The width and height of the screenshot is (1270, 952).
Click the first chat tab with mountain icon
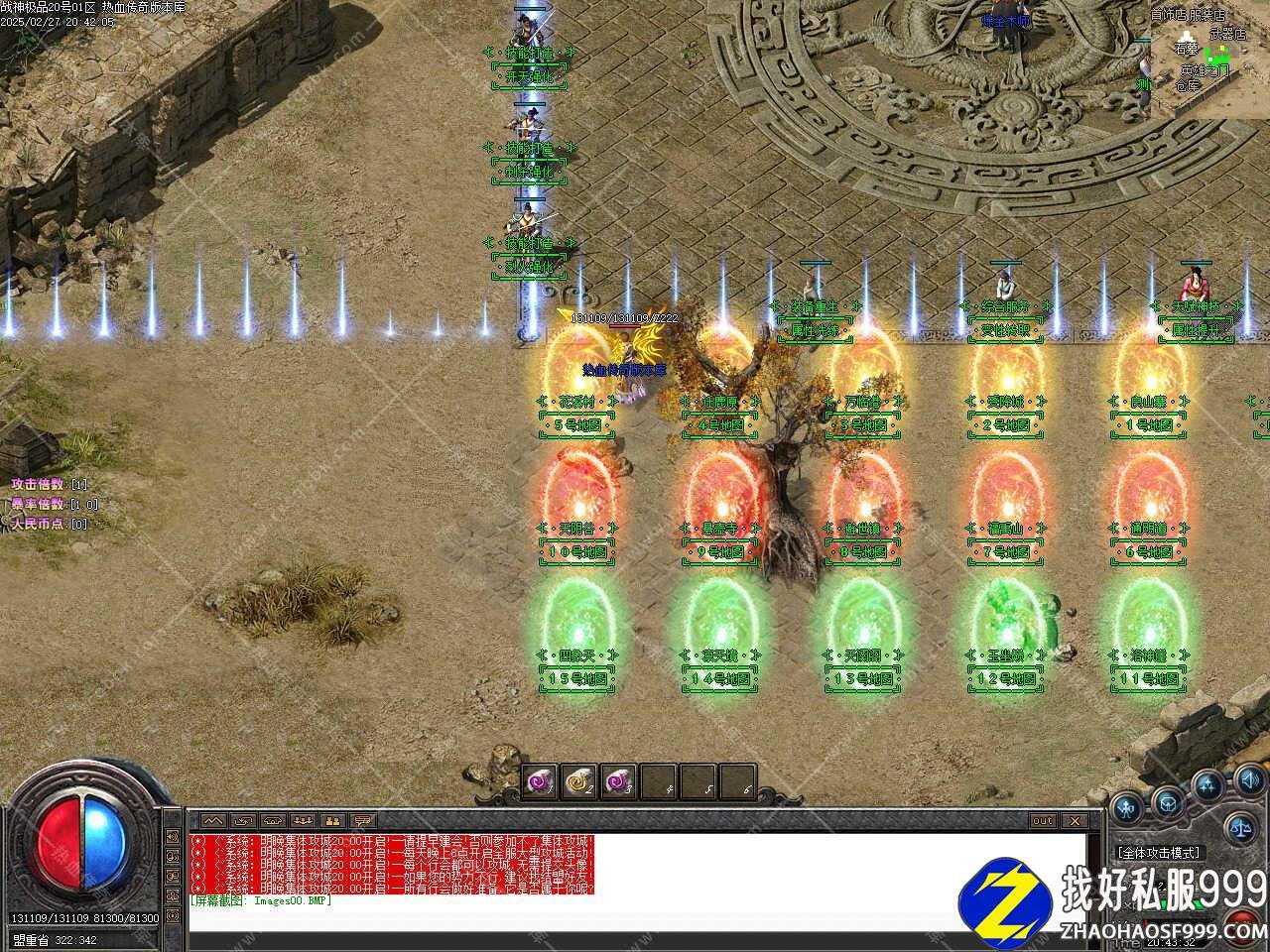pos(211,821)
